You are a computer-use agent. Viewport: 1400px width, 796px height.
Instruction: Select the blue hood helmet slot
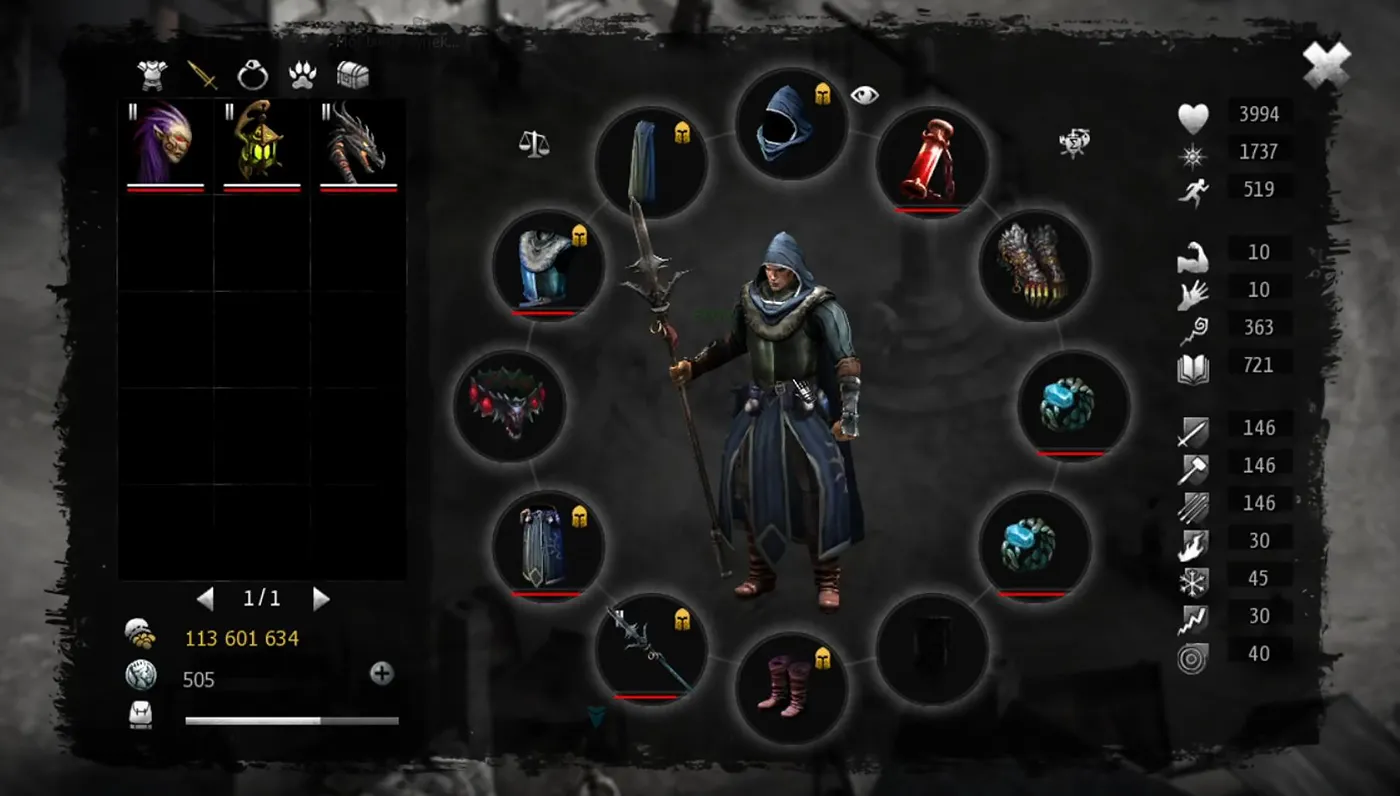click(x=791, y=124)
